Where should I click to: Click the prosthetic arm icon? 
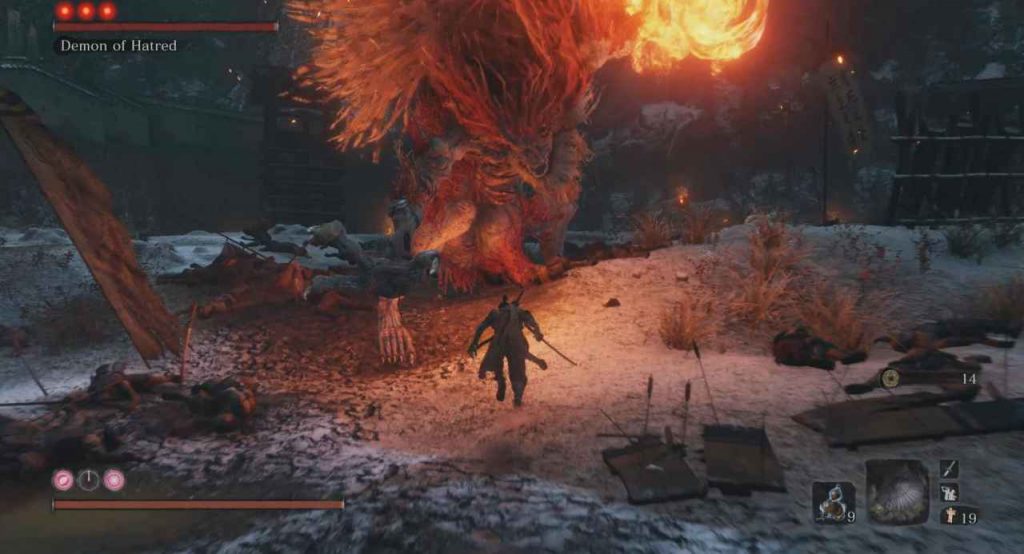[x=949, y=492]
